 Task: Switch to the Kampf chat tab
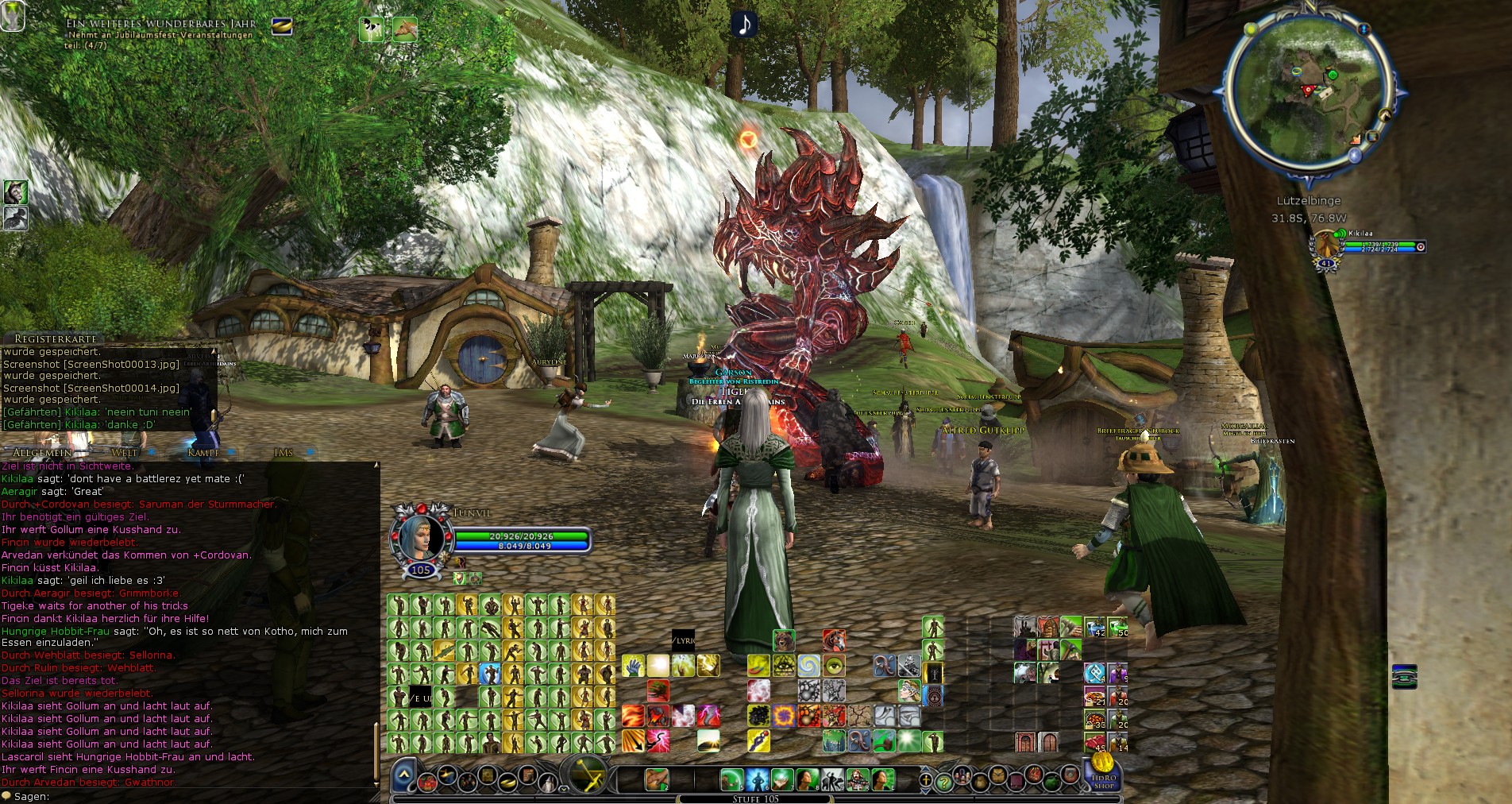(202, 453)
